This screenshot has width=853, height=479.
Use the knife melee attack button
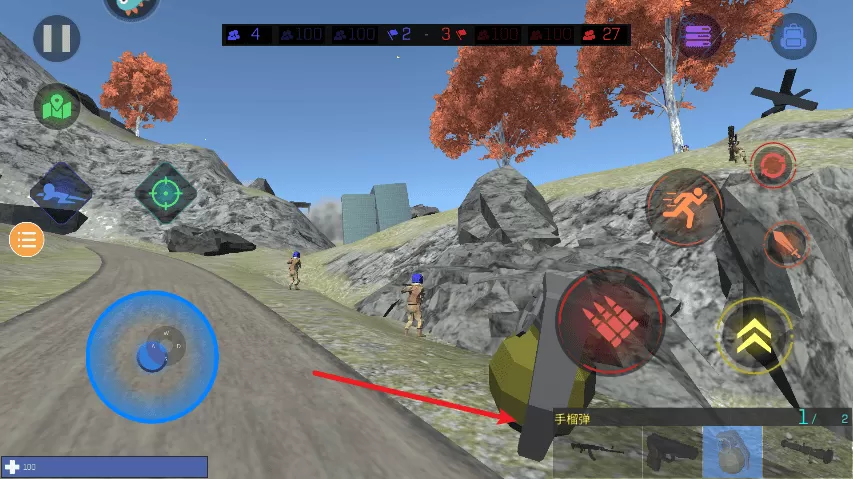tap(786, 244)
